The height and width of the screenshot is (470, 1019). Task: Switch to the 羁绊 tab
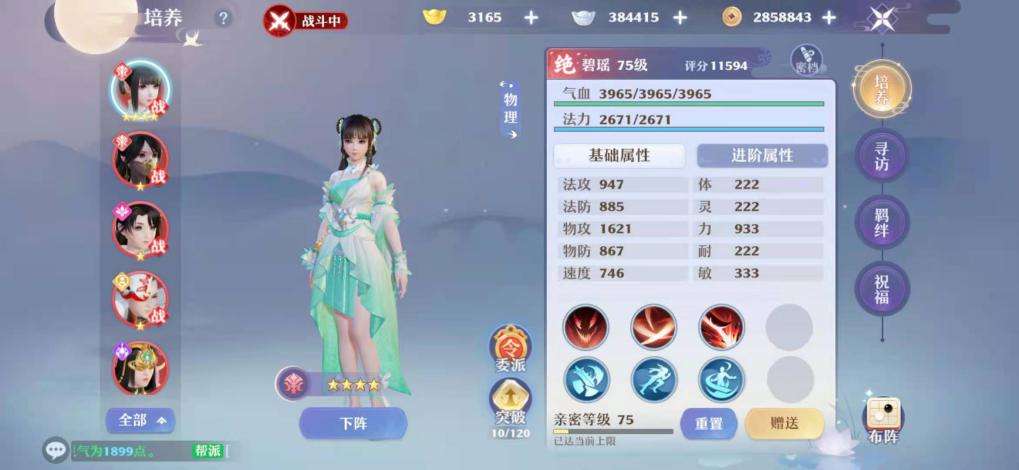click(881, 222)
